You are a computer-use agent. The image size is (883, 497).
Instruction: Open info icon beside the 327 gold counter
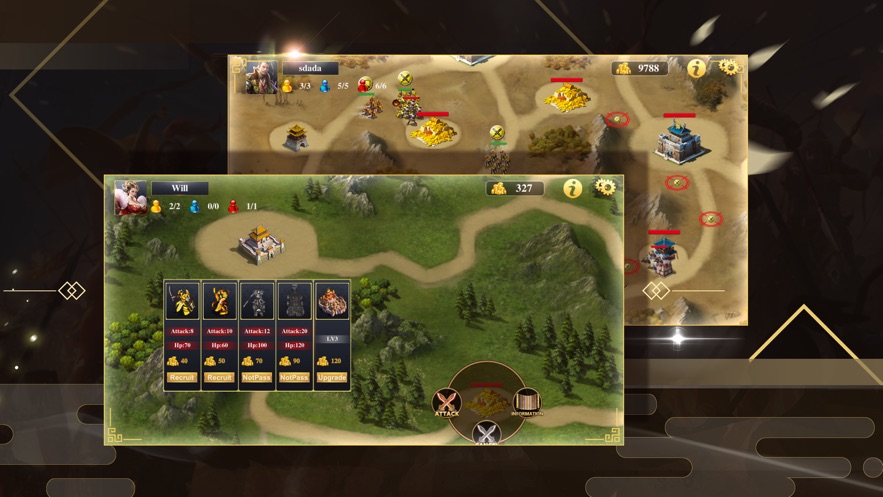tap(573, 188)
